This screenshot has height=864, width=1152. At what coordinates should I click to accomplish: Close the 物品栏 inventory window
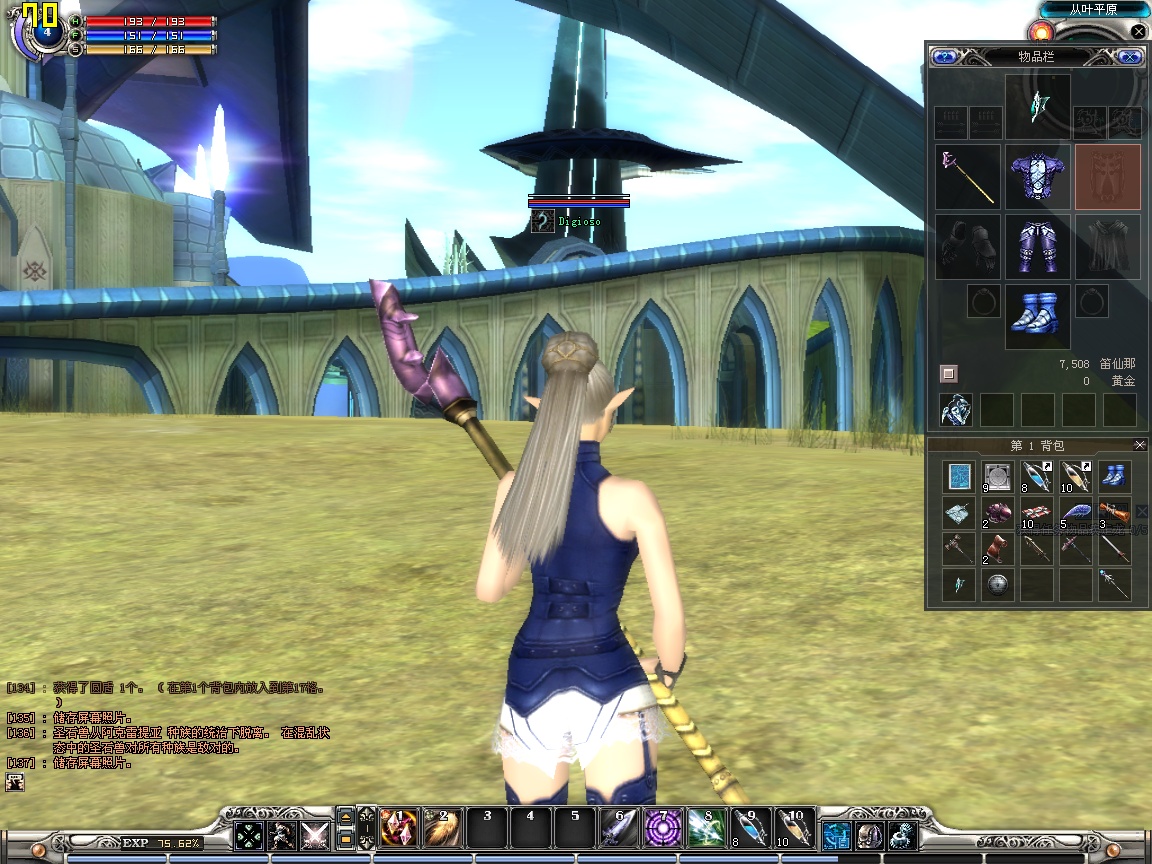1130,57
